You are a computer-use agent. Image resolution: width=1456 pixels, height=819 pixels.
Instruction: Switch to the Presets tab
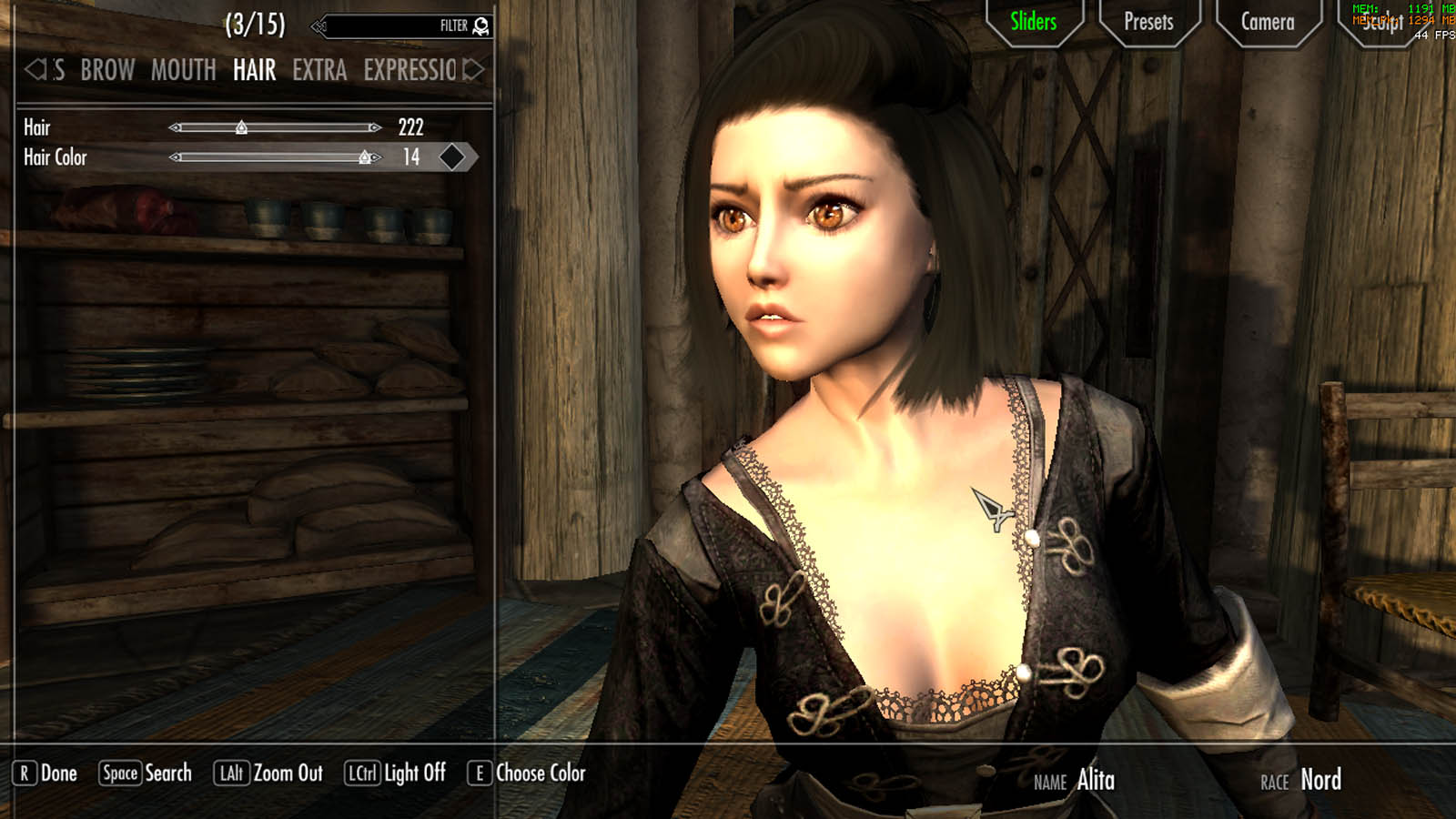pyautogui.click(x=1148, y=22)
